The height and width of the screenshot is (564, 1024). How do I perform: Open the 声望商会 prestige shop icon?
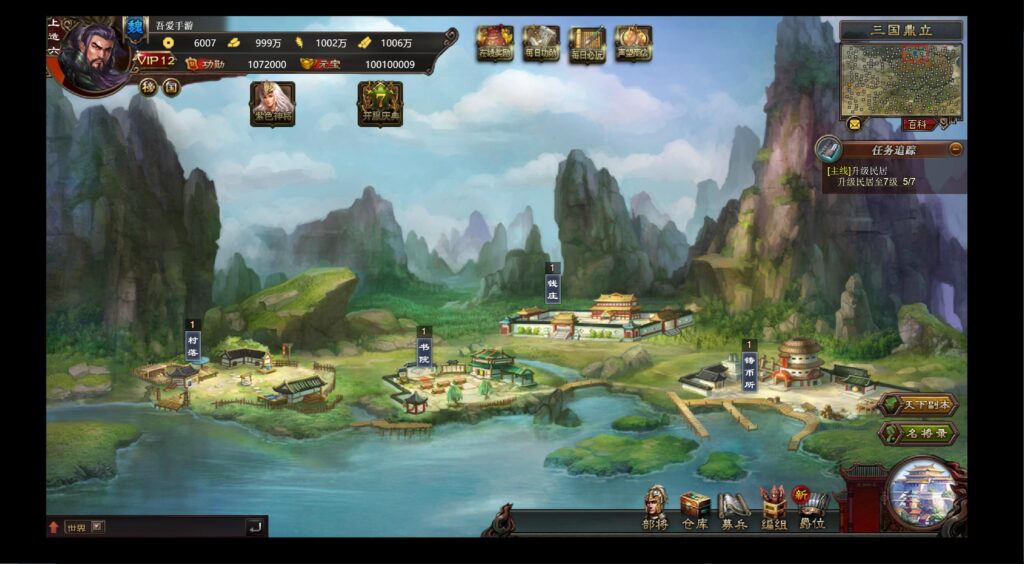[633, 43]
